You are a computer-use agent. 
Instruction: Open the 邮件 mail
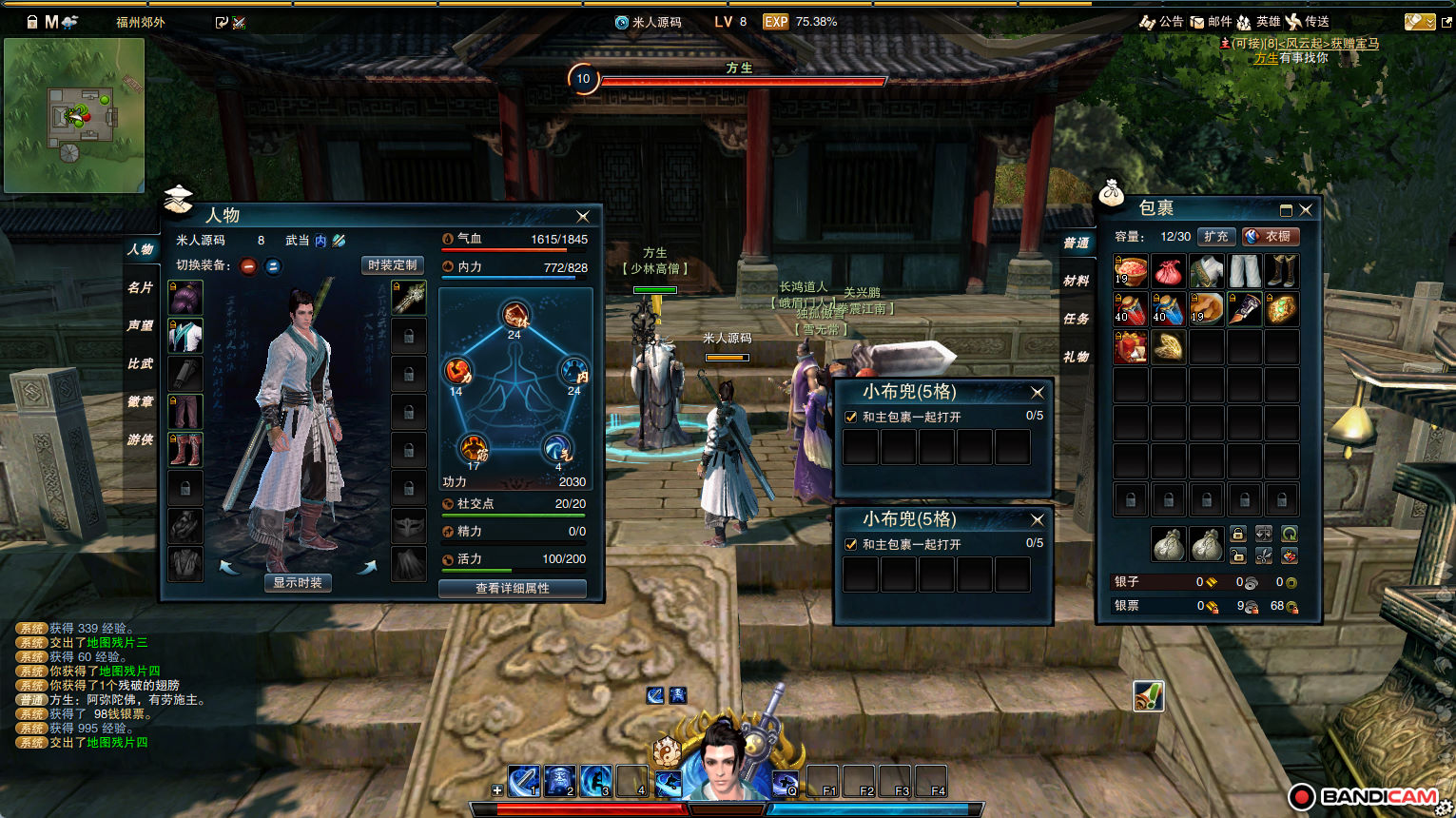(1211, 22)
